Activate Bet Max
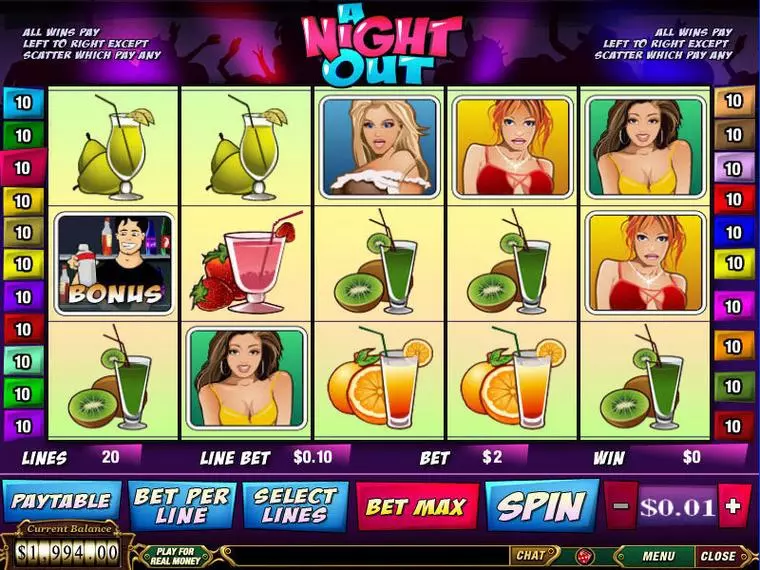The width and height of the screenshot is (760, 570). point(415,506)
